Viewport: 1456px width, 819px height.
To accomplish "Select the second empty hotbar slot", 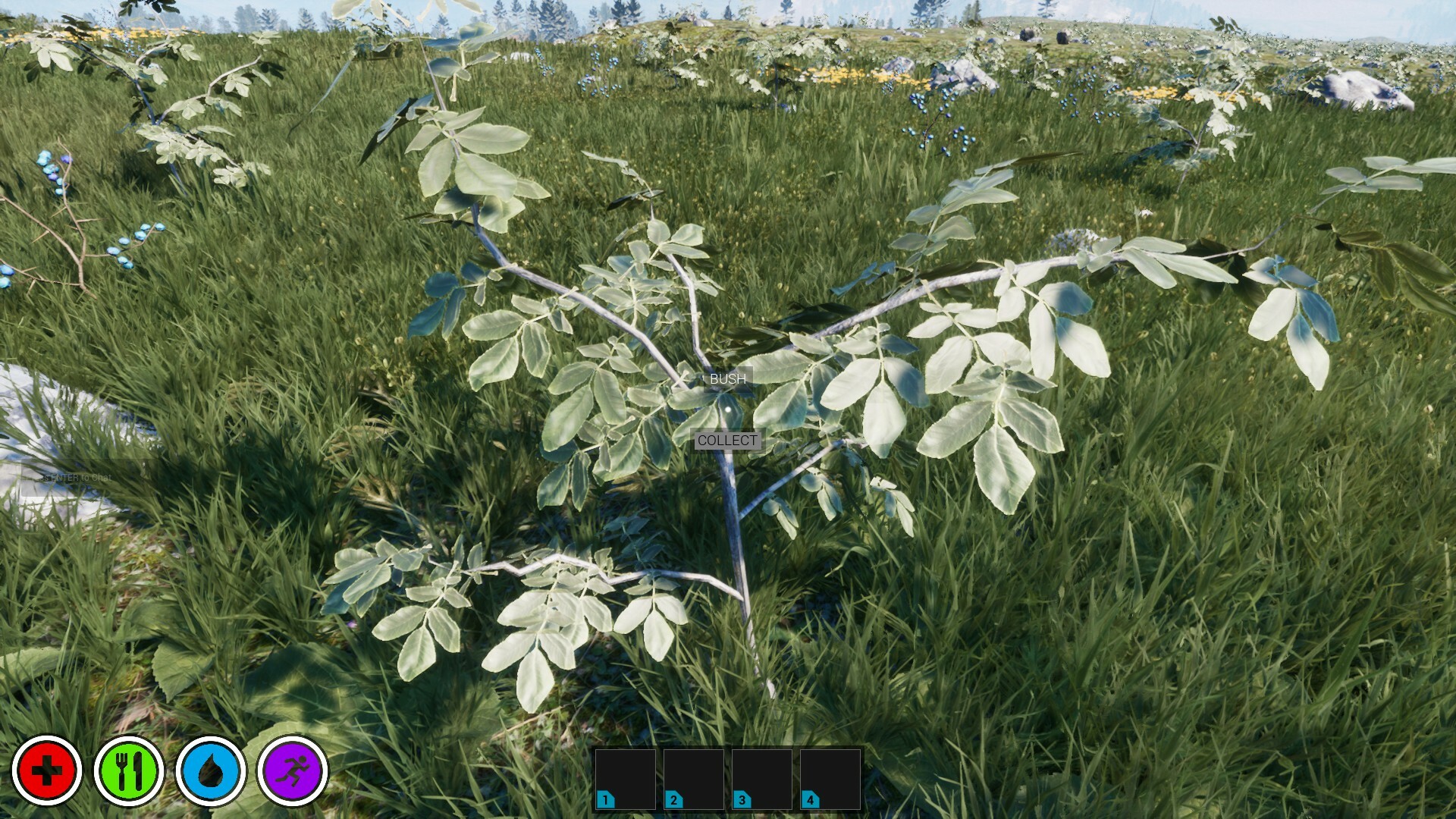I will click(x=694, y=777).
